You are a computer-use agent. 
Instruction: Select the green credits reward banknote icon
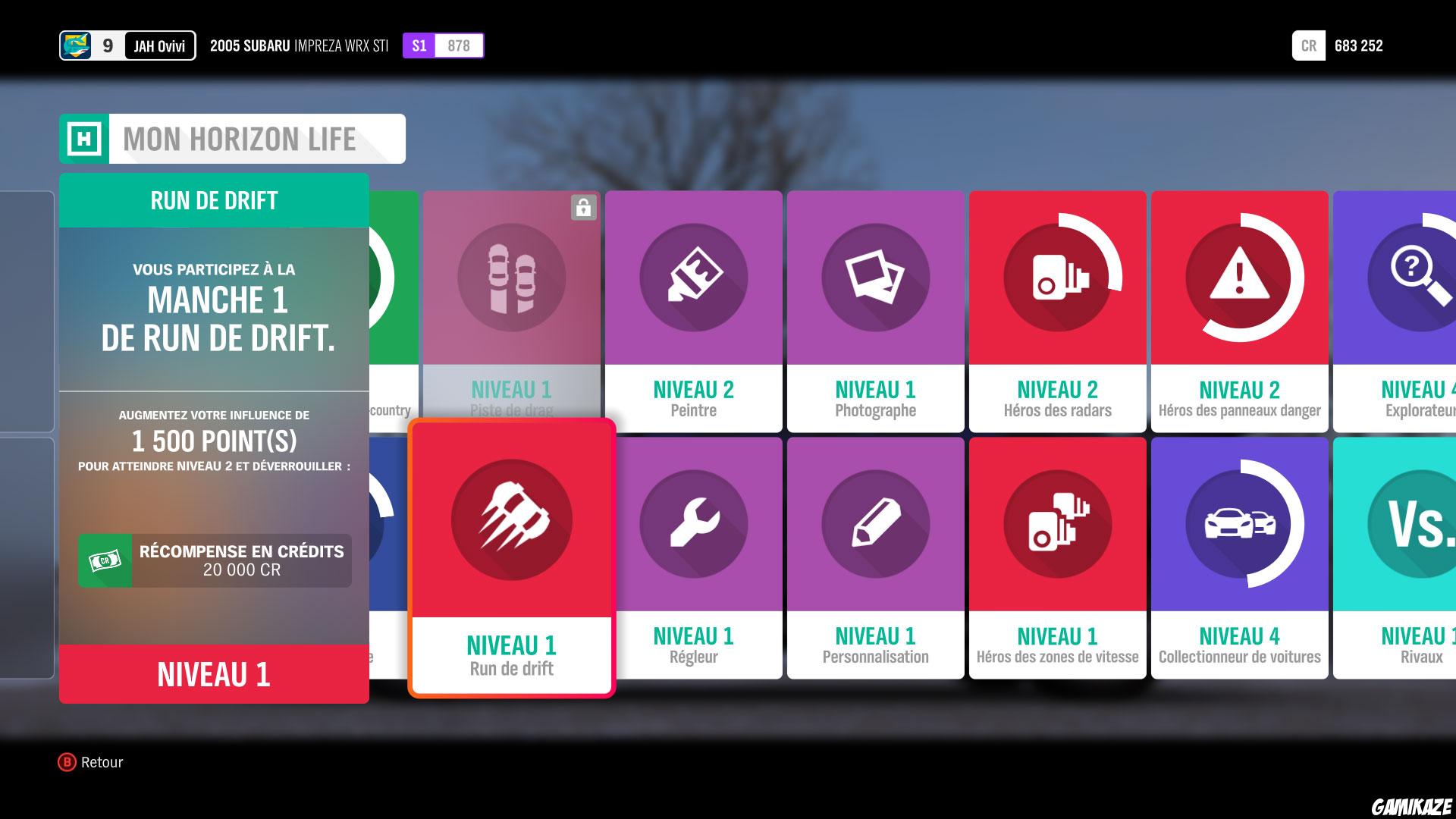(104, 560)
